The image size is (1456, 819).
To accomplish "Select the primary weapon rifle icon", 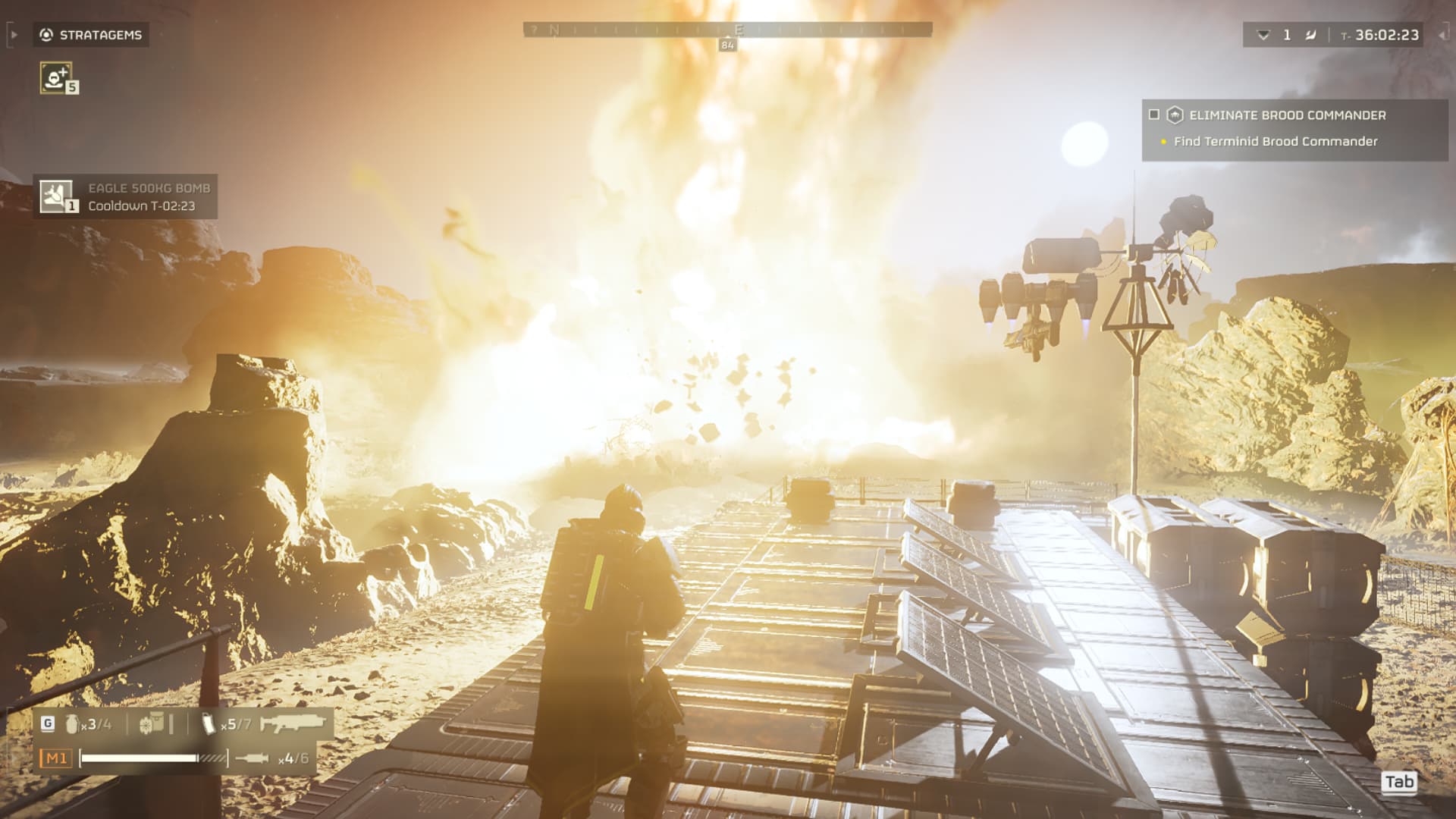I will (x=290, y=723).
